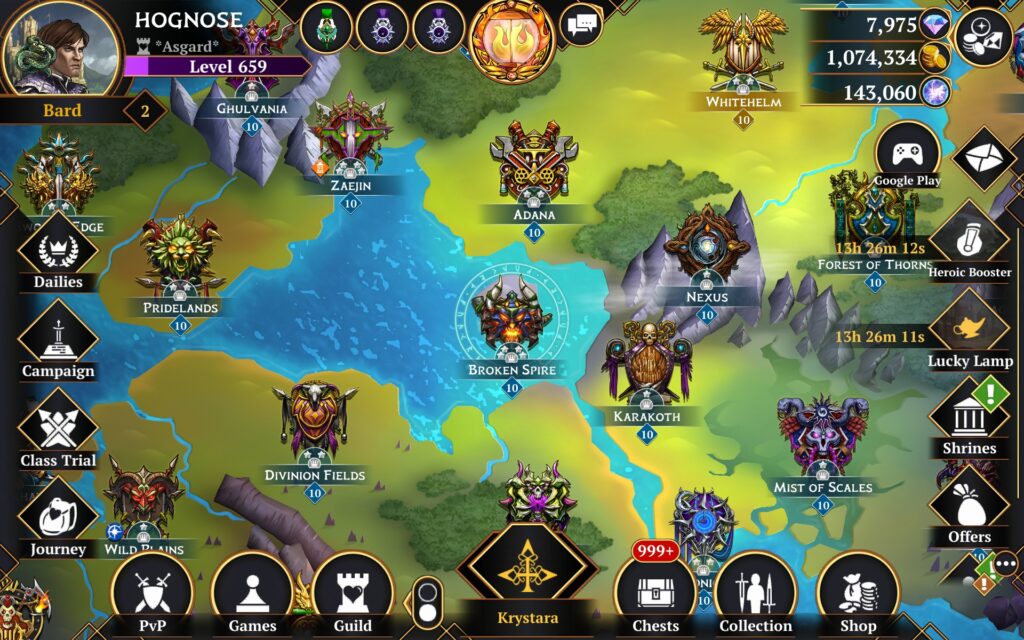Image resolution: width=1024 pixels, height=640 pixels.
Task: Open the chat speech bubble
Action: pos(580,24)
